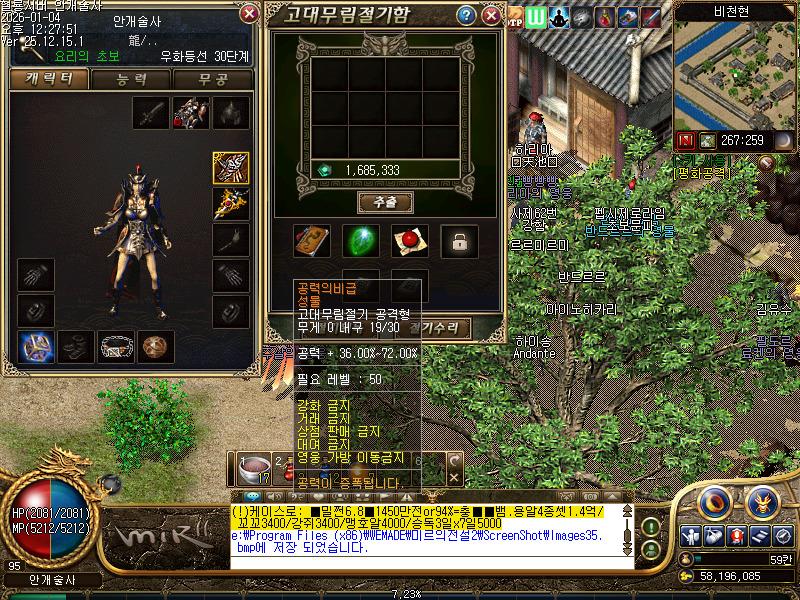Viewport: 800px width, 600px height.
Task: Select the orange secret manual book slot
Action: 311,240
